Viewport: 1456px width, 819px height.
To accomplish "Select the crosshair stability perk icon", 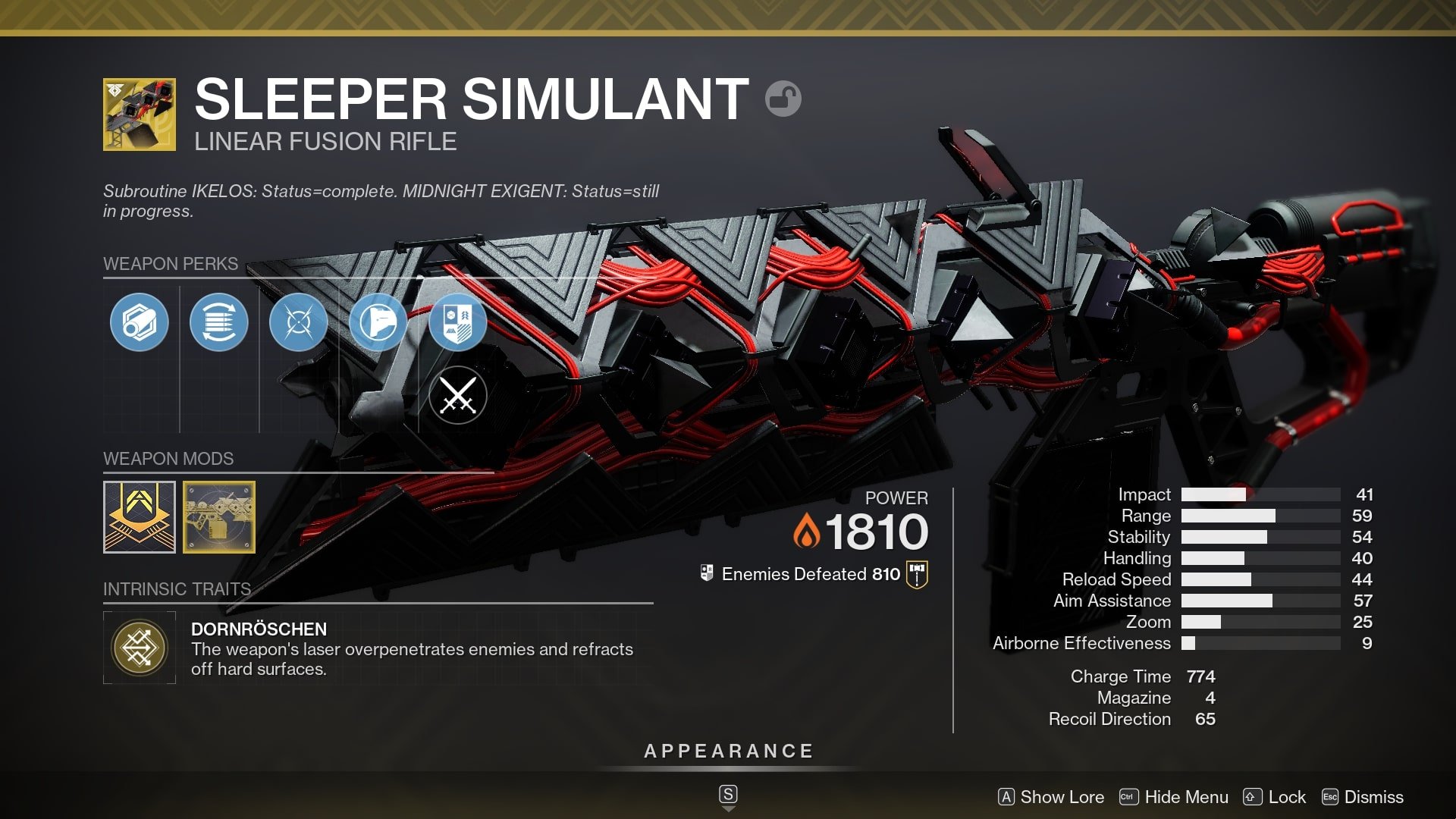I will [x=299, y=322].
